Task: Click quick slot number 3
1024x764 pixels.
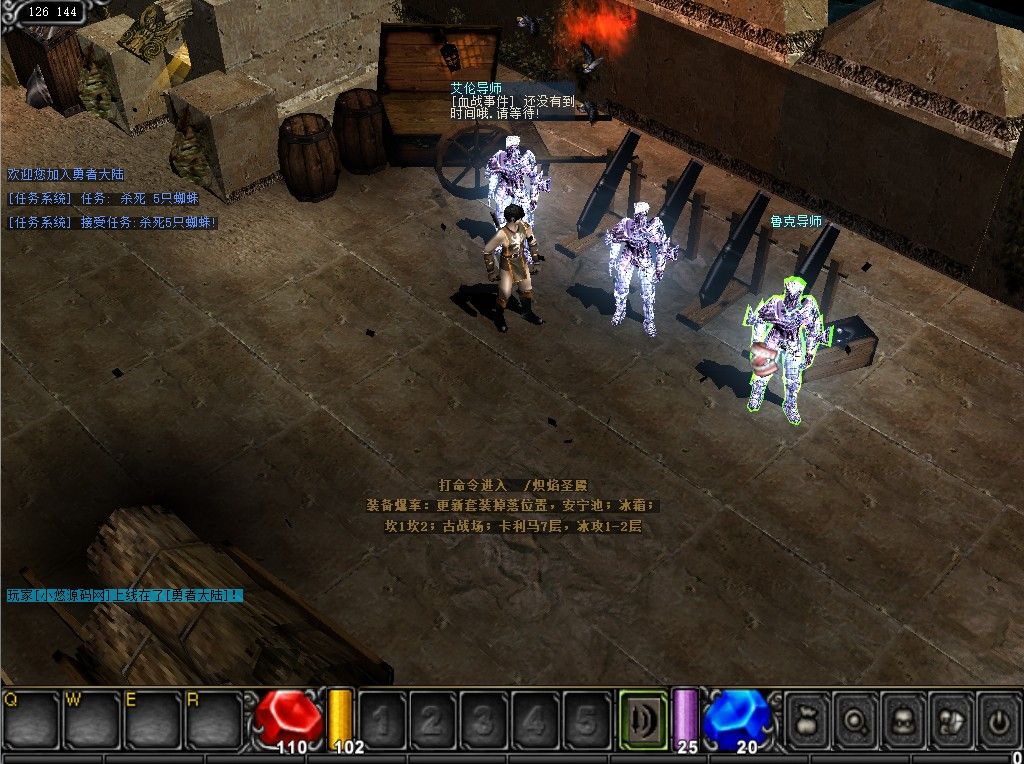Action: point(485,719)
